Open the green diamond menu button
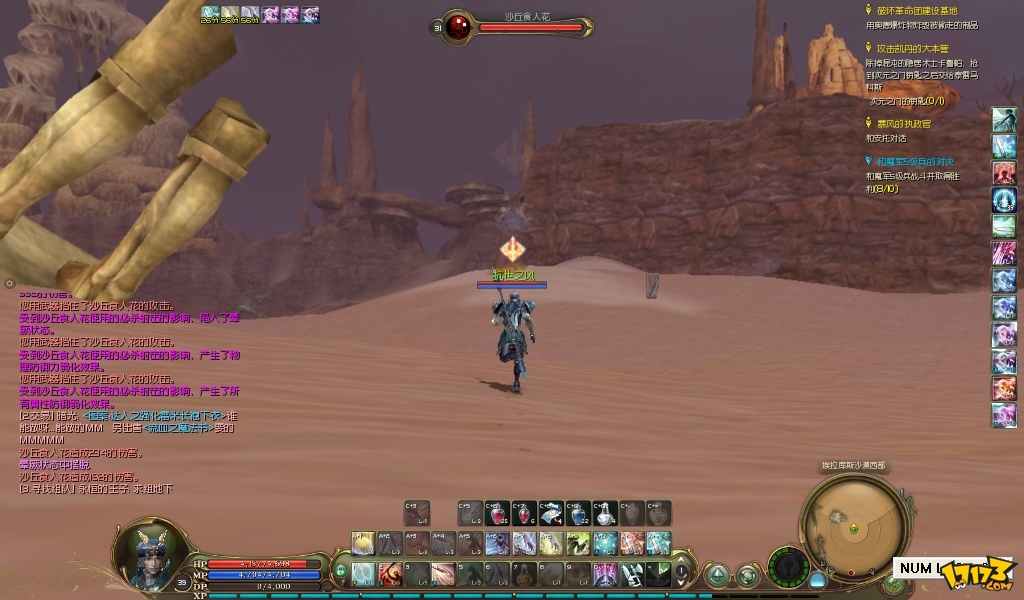Image resolution: width=1024 pixels, height=600 pixels. [x=717, y=575]
